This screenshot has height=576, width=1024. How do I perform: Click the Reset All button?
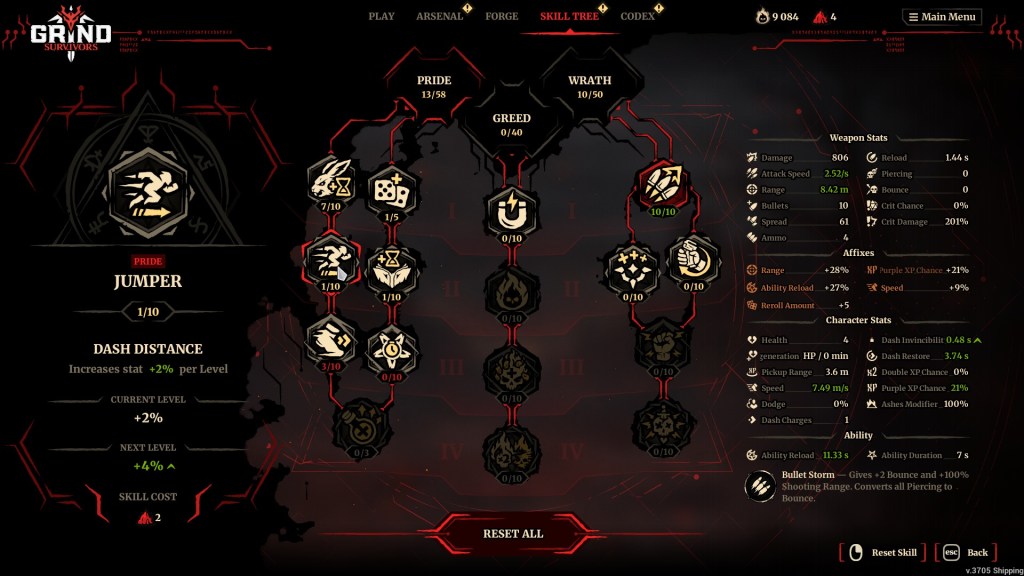coord(512,534)
